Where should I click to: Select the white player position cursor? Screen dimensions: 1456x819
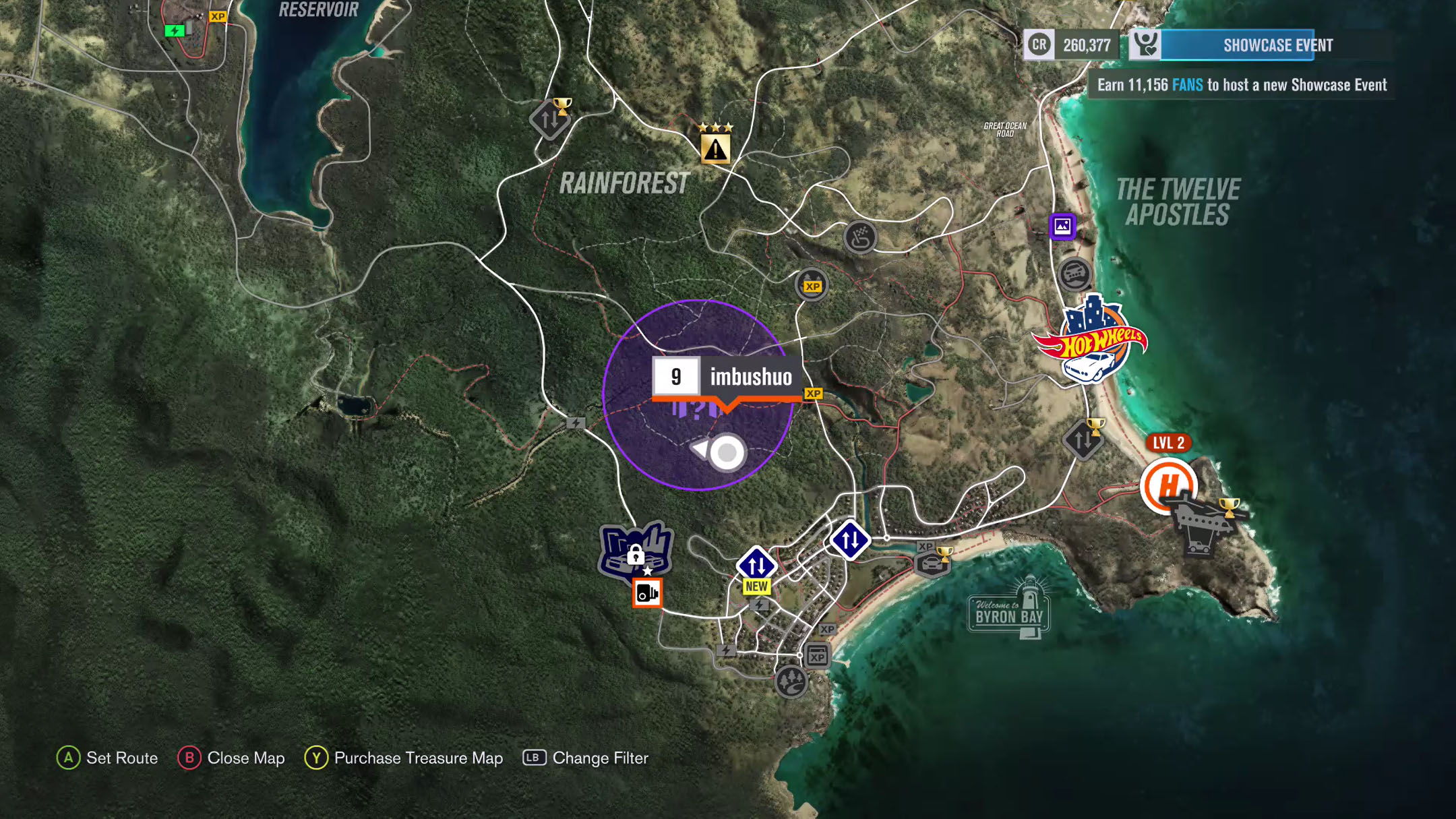[x=725, y=453]
